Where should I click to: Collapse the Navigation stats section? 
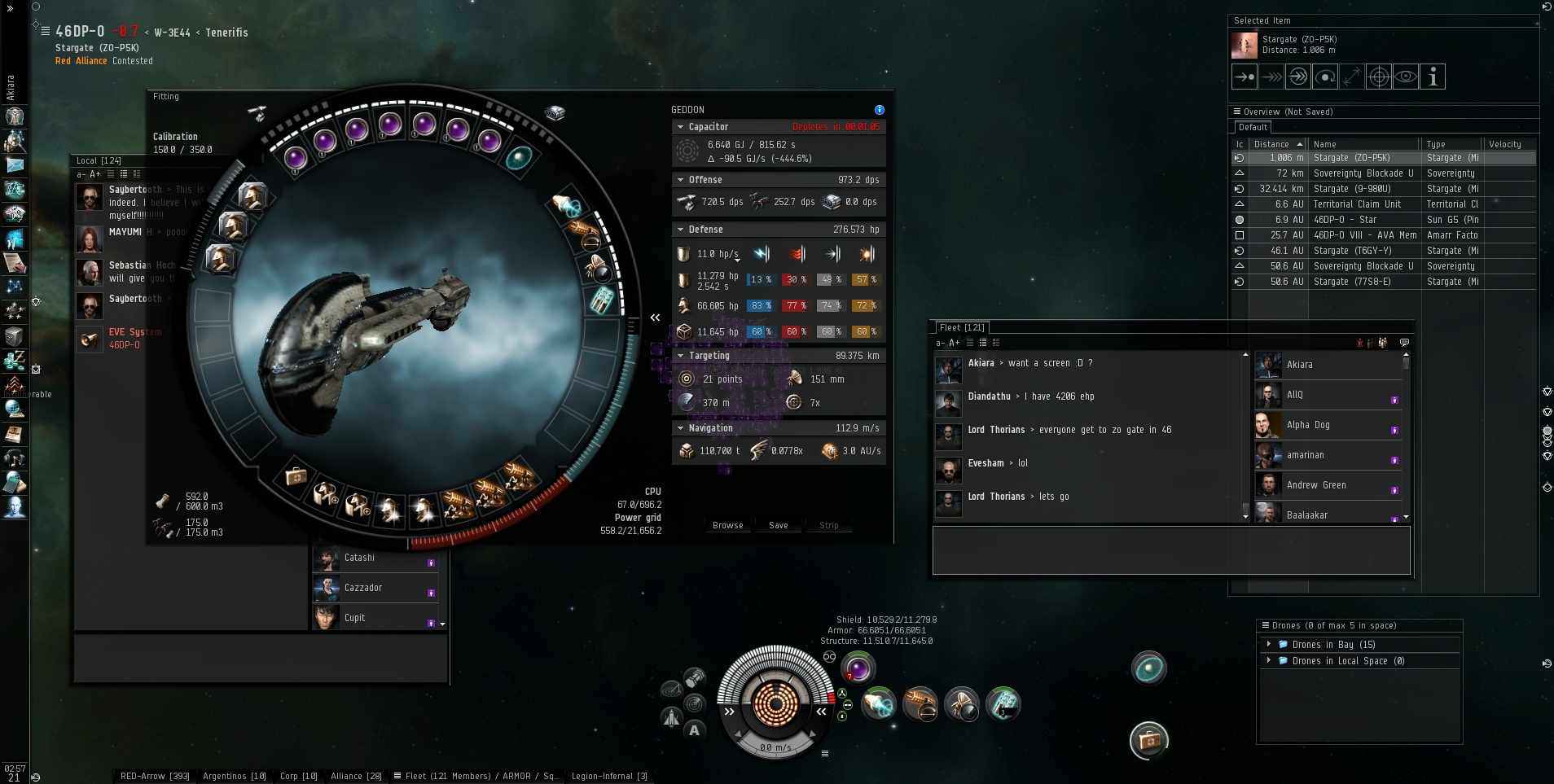tap(681, 428)
